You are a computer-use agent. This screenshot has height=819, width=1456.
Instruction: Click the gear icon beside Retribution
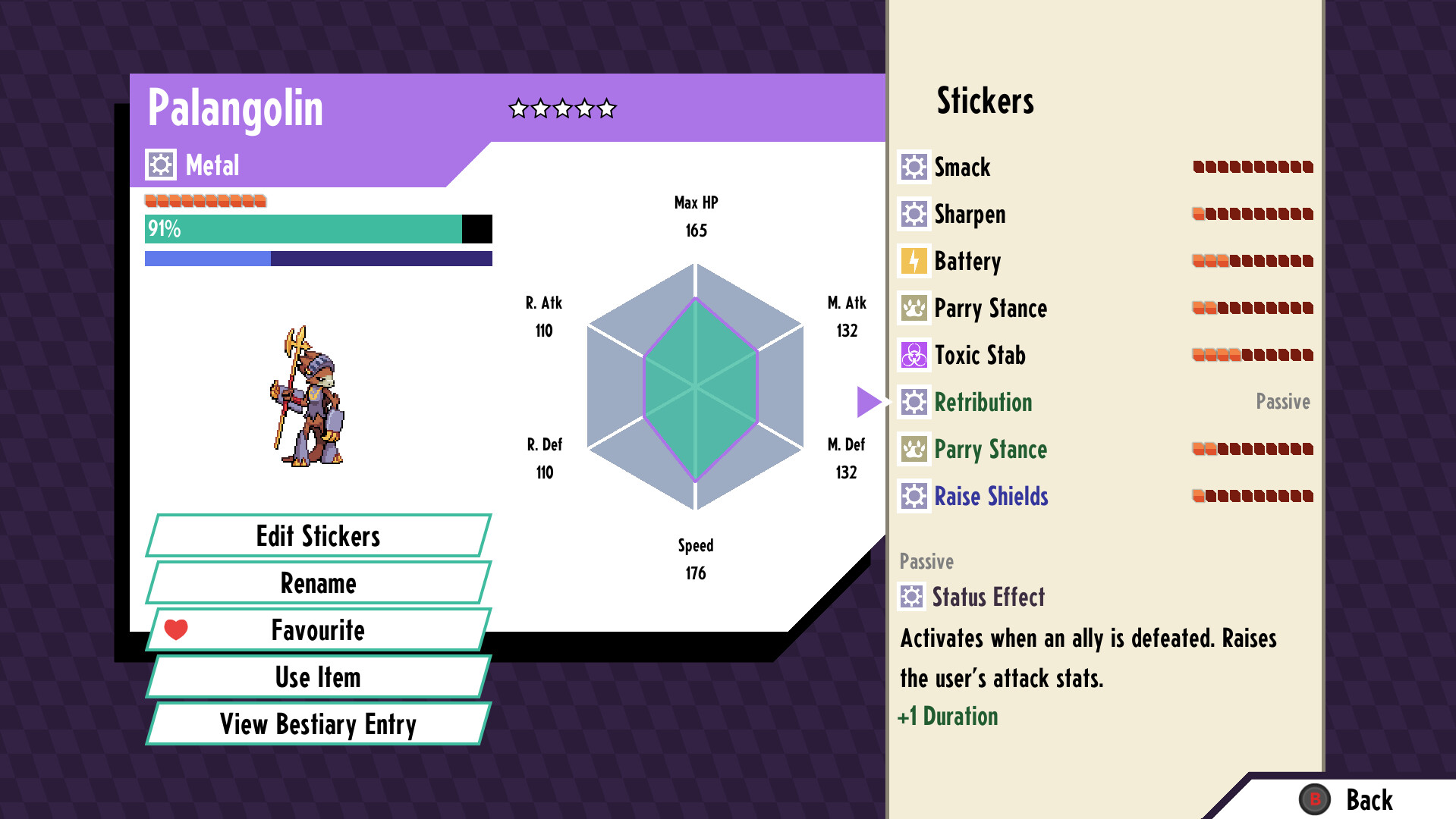tap(914, 402)
